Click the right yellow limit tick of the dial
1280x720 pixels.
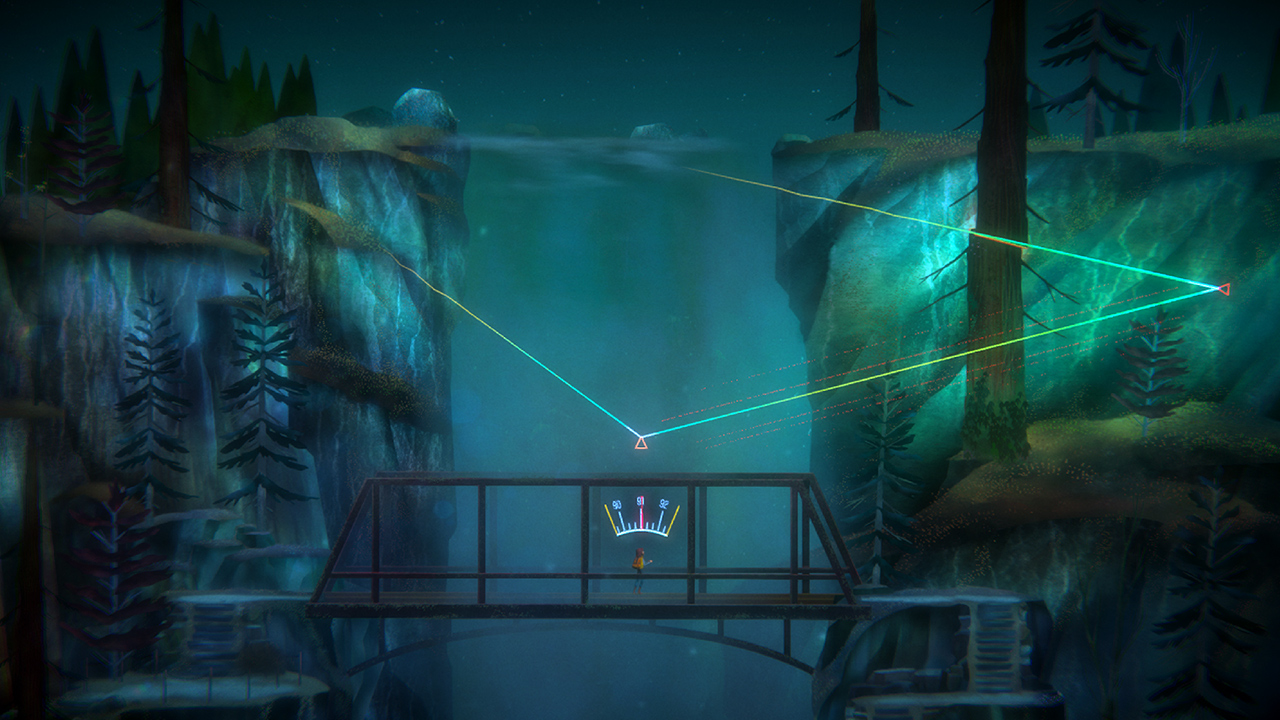coord(674,517)
